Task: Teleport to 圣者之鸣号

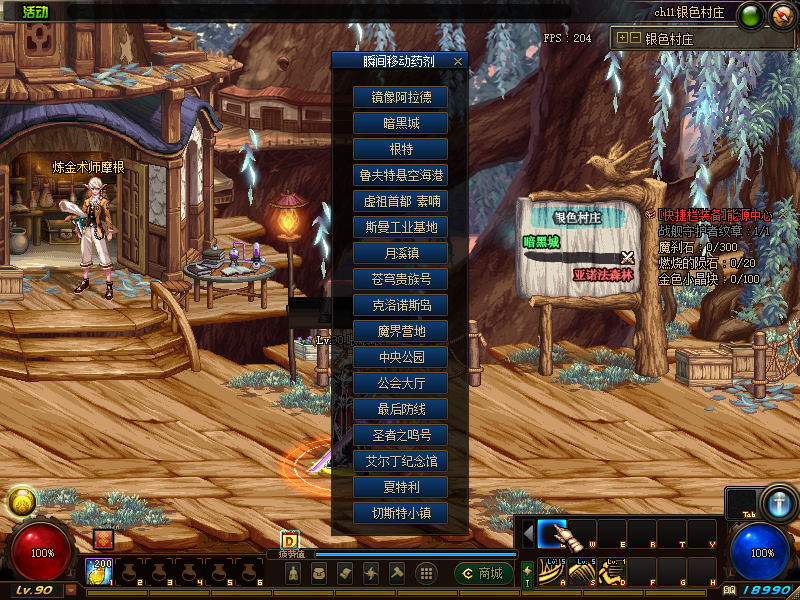Action: pos(400,435)
